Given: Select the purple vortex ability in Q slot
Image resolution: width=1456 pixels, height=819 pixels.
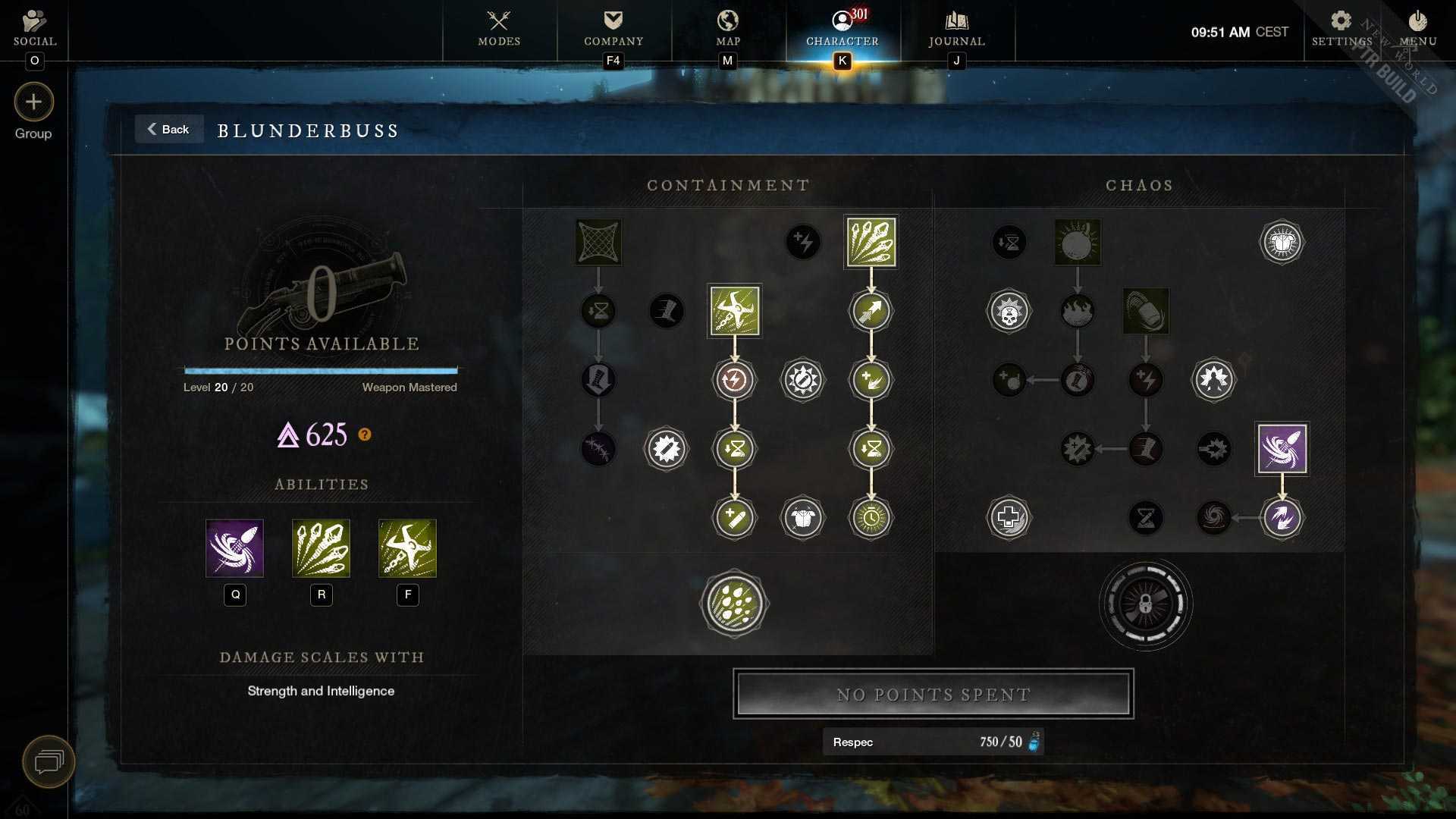Looking at the screenshot, I should [234, 548].
